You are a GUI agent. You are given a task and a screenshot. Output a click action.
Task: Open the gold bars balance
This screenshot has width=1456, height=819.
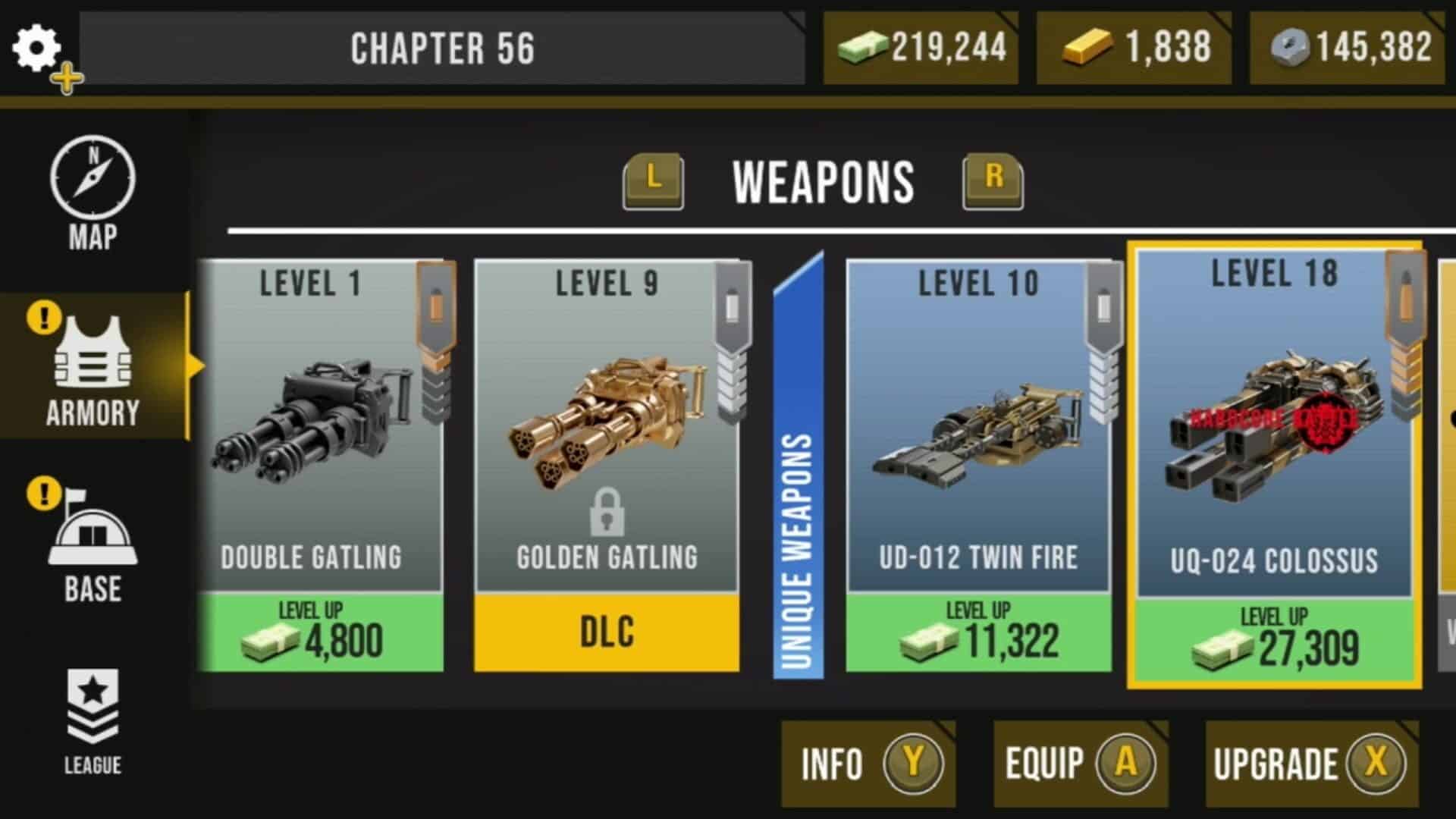pyautogui.click(x=1134, y=48)
